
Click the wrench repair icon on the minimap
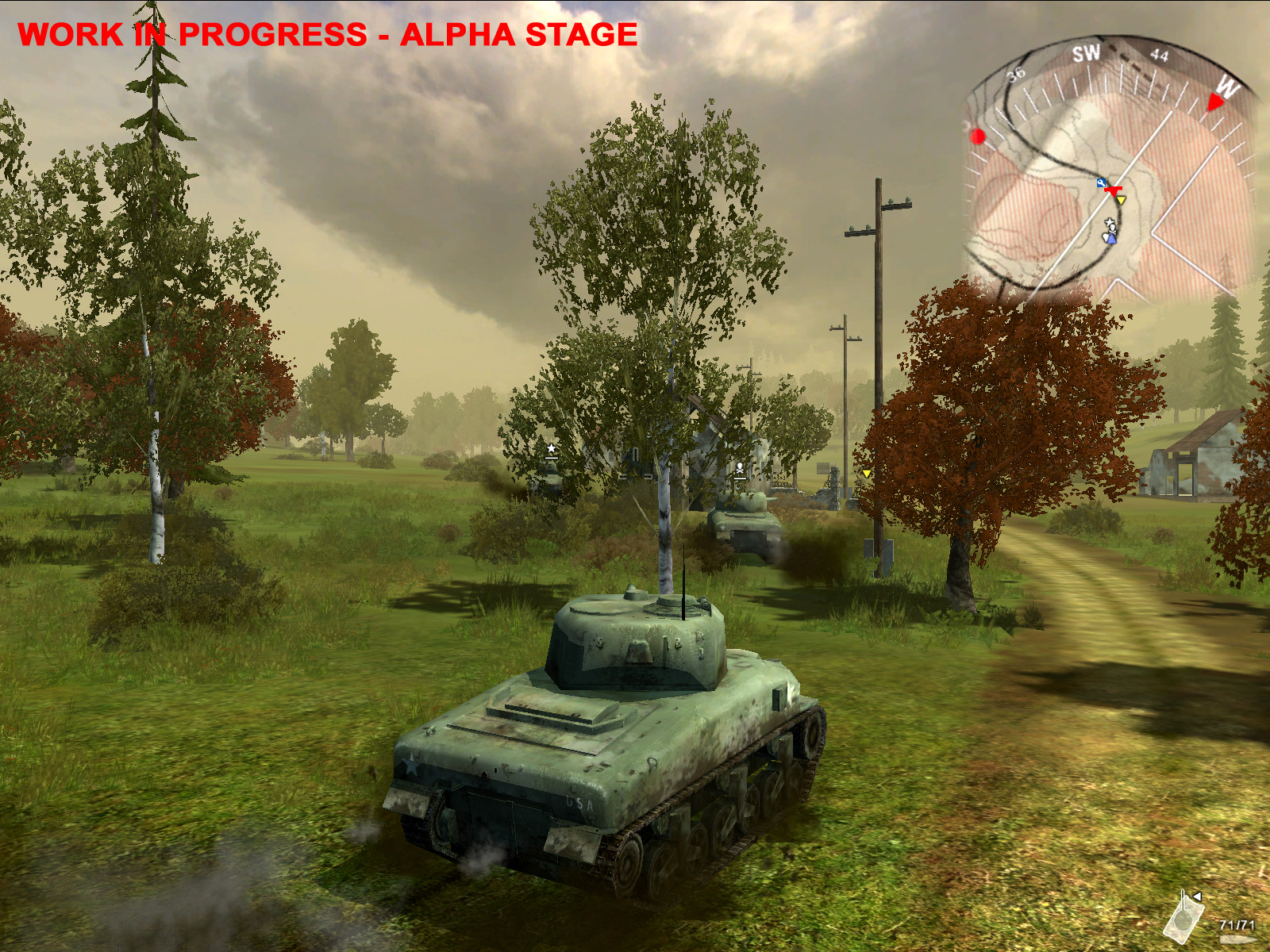coord(1101,182)
